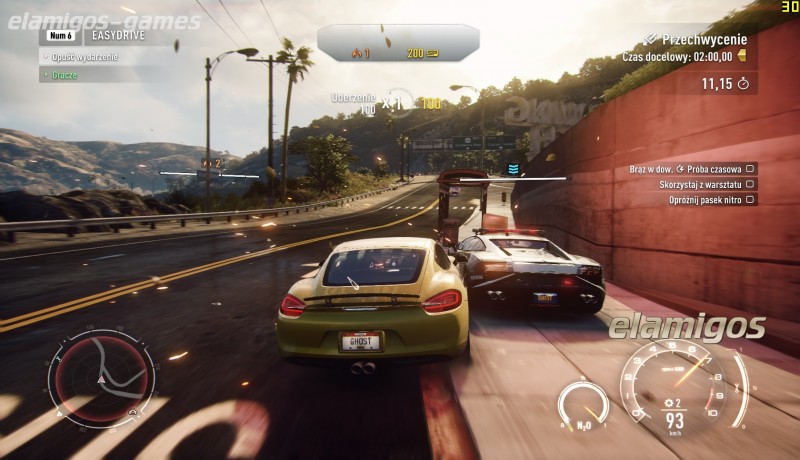The height and width of the screenshot is (460, 800).
Task: Select the Skorzystaj z warsztatu objective
Action: 693,184
